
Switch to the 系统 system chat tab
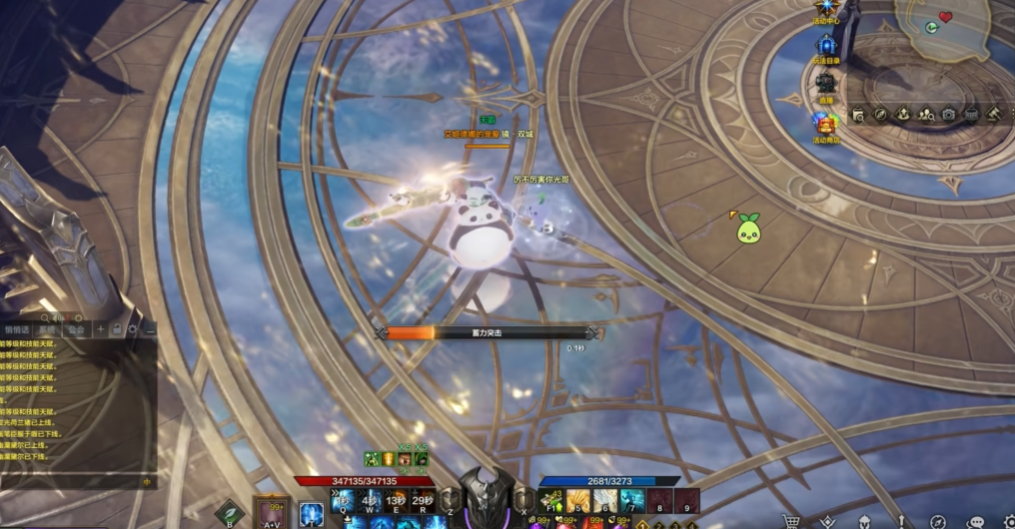click(x=47, y=329)
